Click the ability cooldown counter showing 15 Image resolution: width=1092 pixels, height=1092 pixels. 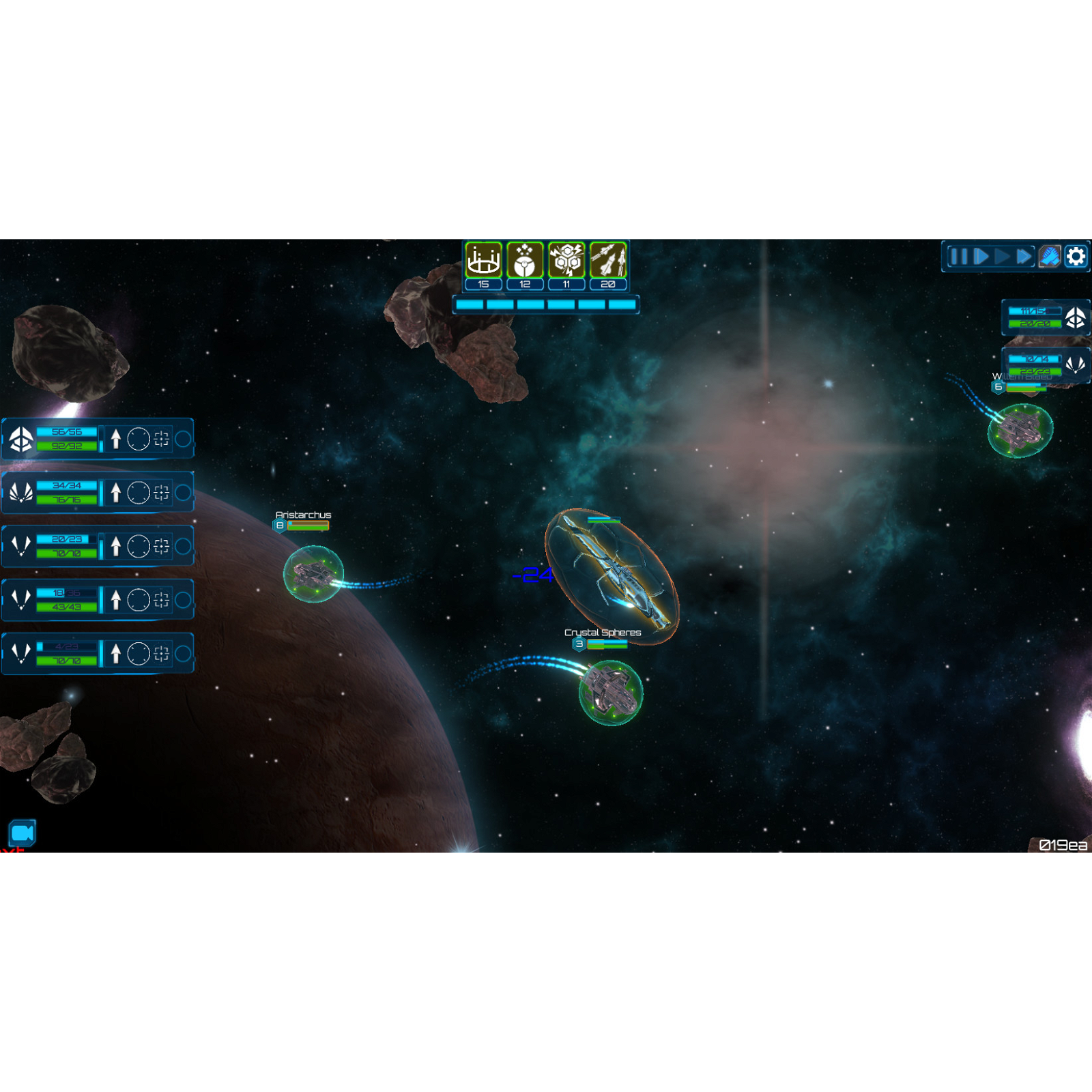point(483,285)
